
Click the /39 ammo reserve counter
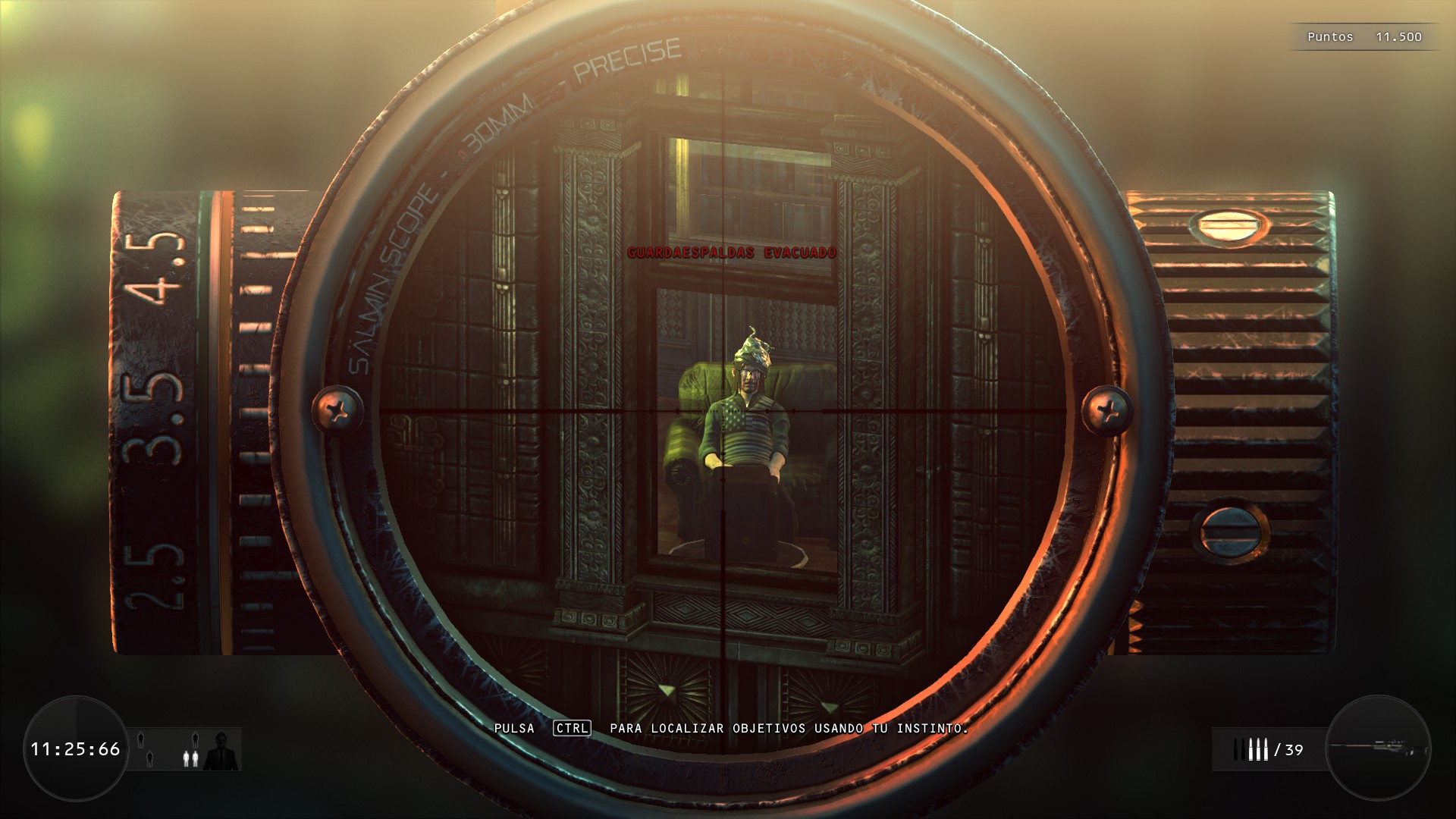coord(1290,749)
